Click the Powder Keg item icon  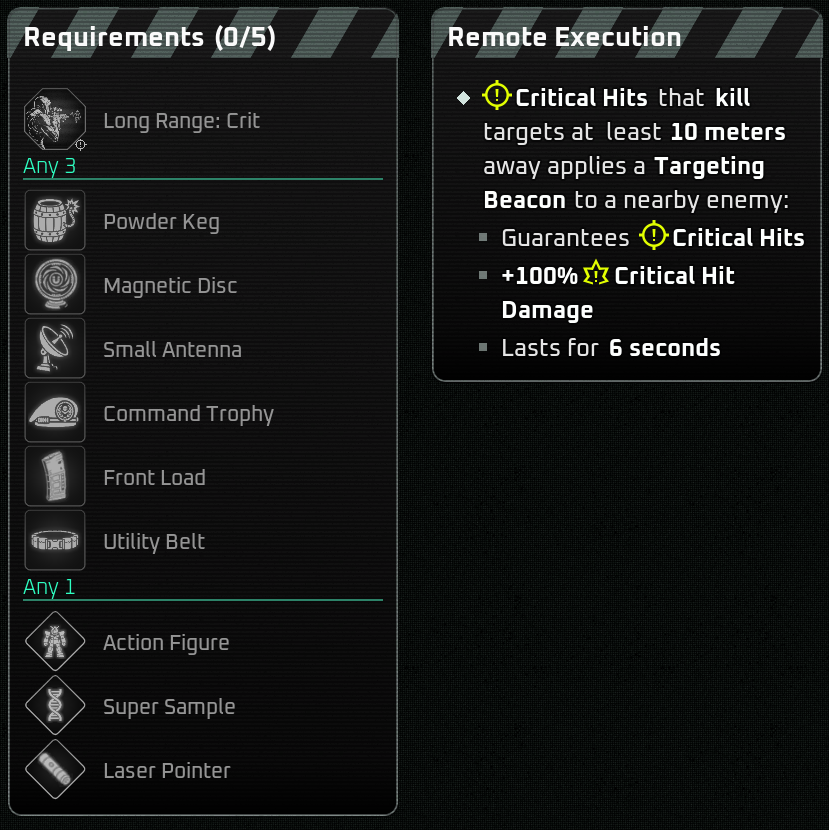coord(55,221)
